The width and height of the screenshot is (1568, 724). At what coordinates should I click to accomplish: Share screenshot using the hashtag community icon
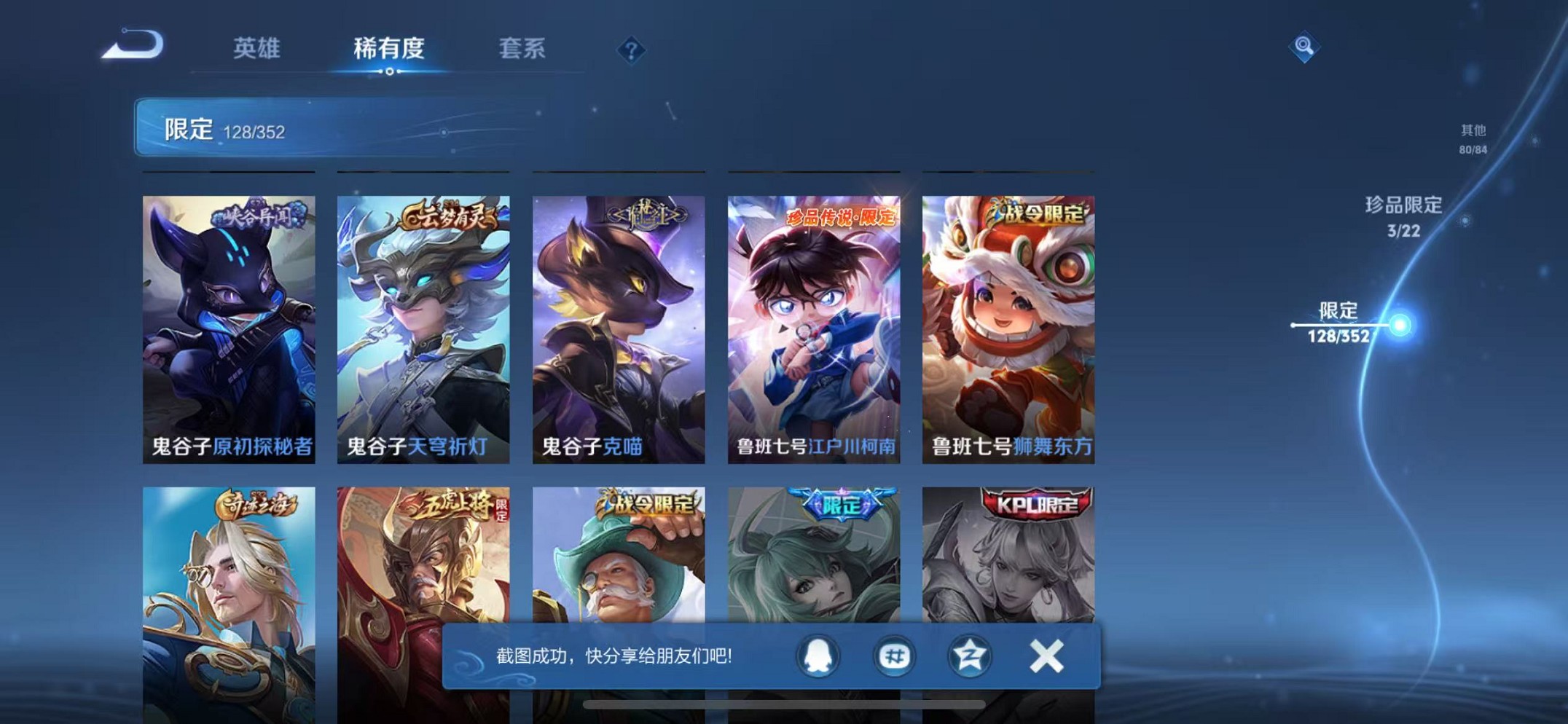(x=894, y=656)
